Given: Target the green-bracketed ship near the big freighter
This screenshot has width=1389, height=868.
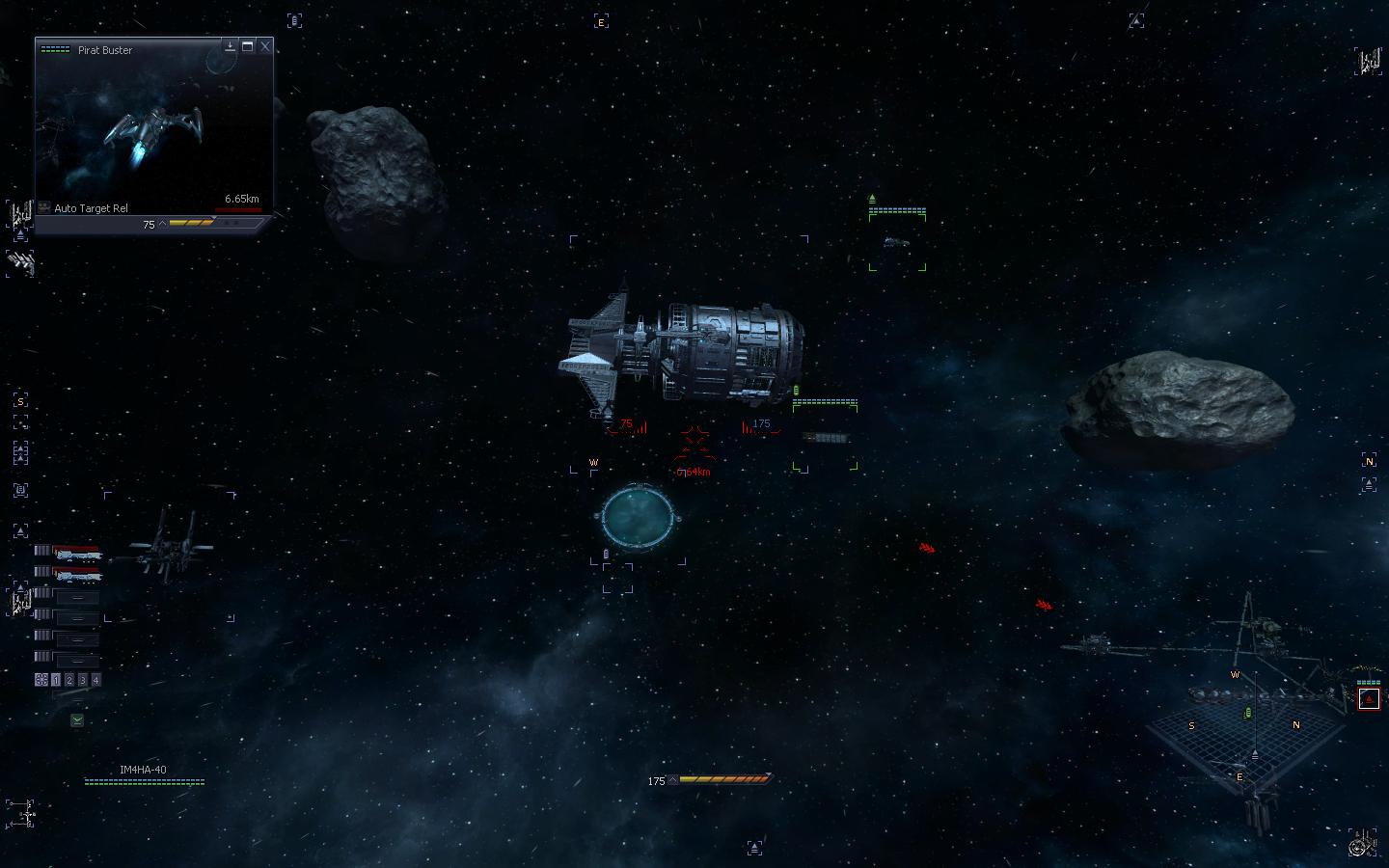Looking at the screenshot, I should click(825, 439).
